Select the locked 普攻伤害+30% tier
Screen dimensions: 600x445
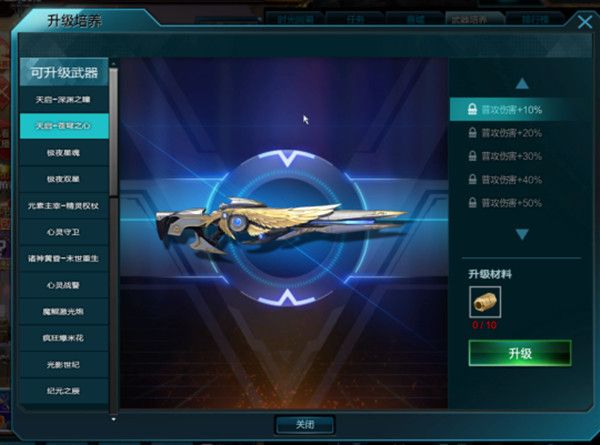(510, 156)
